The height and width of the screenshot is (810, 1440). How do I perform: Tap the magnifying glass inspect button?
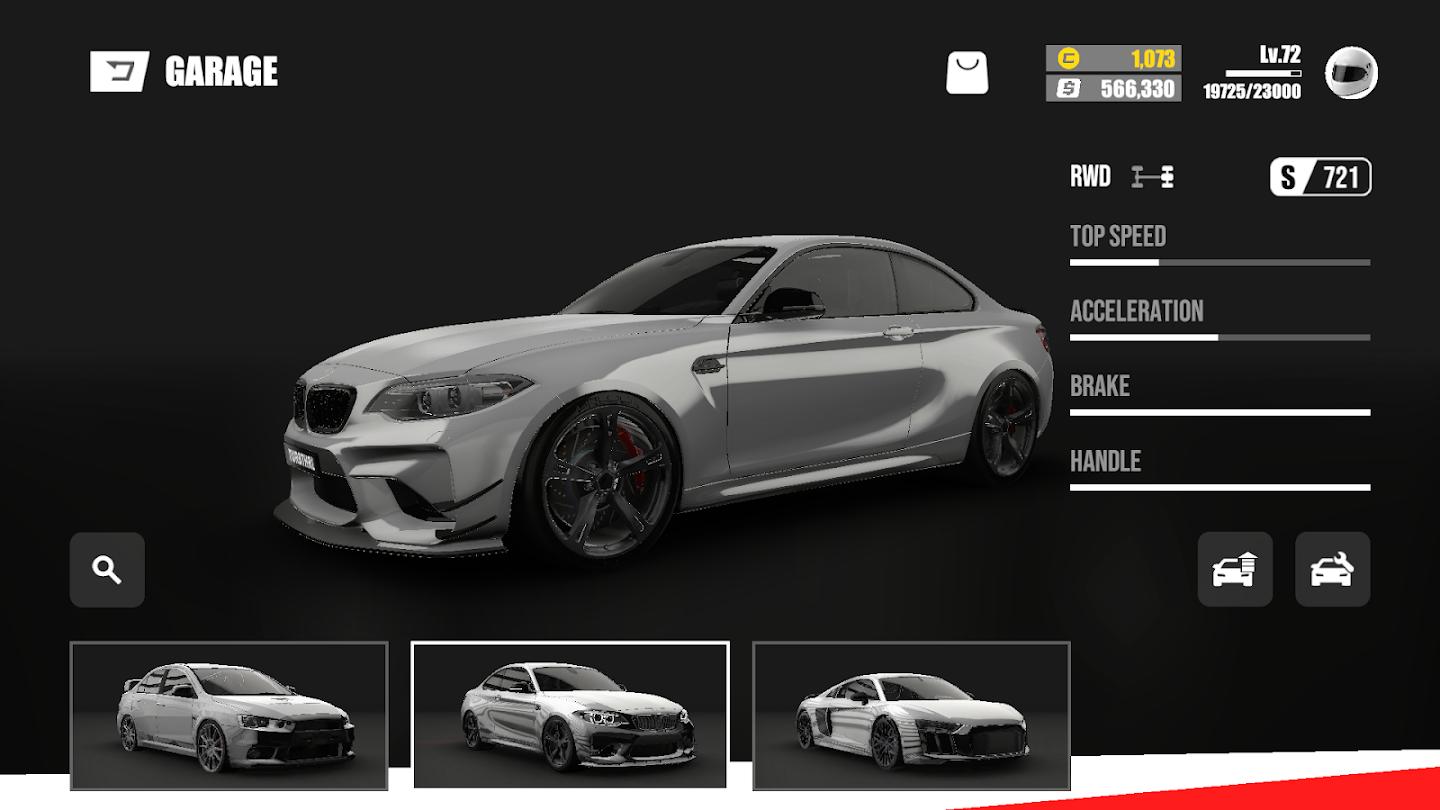click(x=107, y=570)
